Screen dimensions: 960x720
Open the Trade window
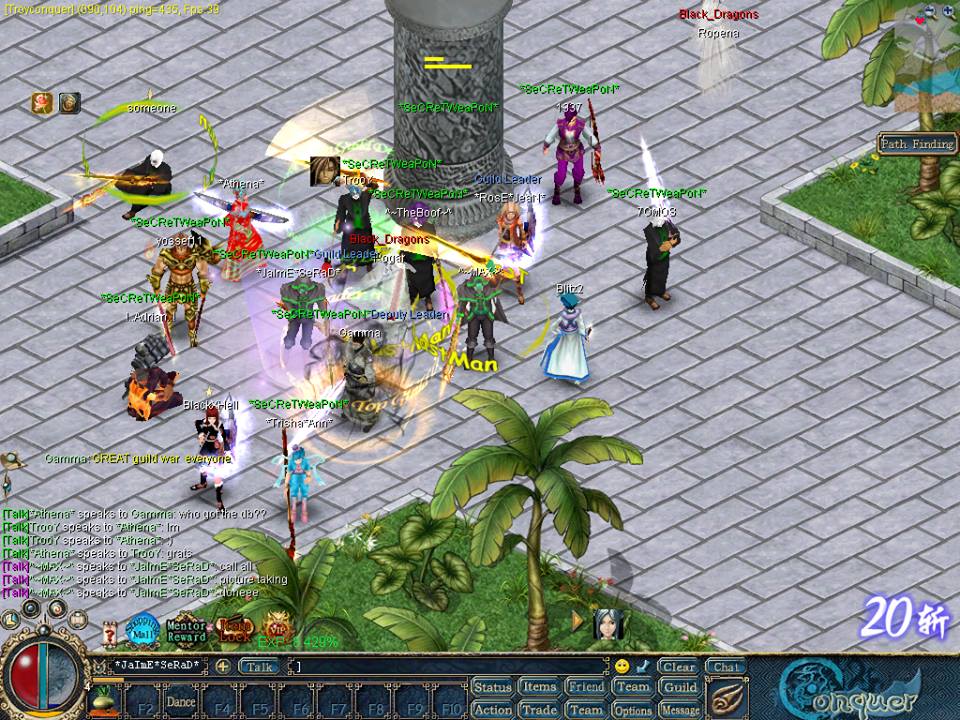click(x=539, y=709)
